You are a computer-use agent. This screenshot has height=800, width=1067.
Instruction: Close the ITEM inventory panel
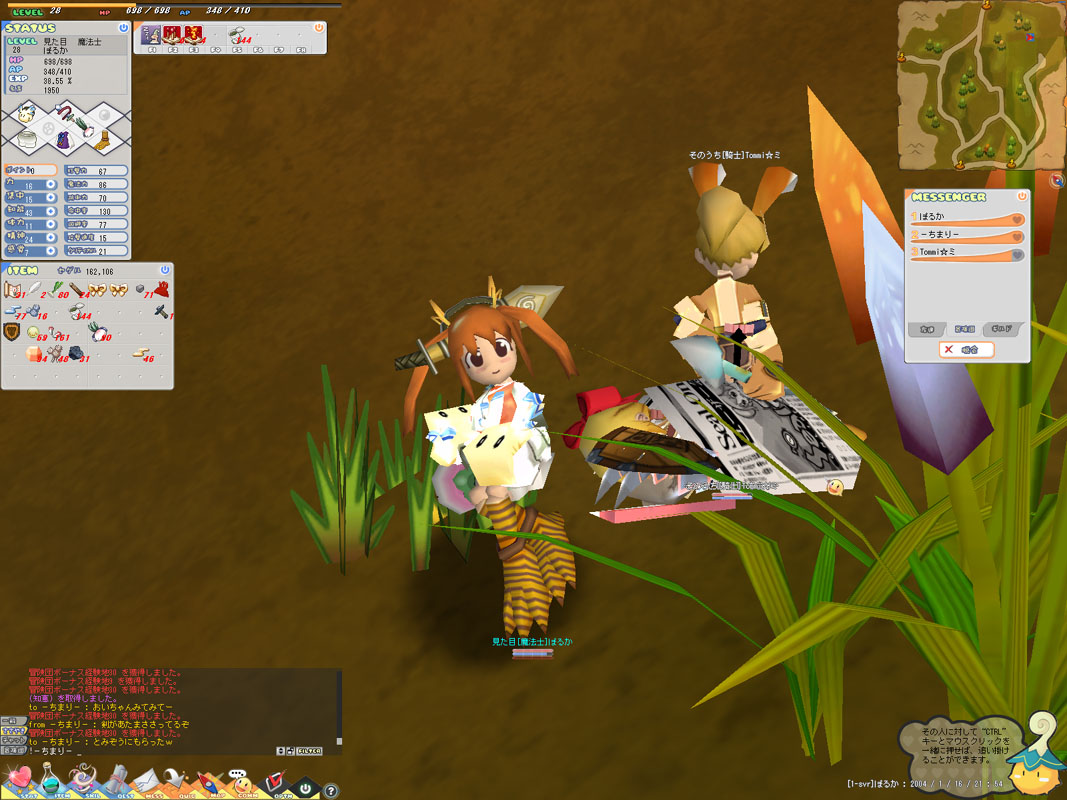pyautogui.click(x=165, y=270)
